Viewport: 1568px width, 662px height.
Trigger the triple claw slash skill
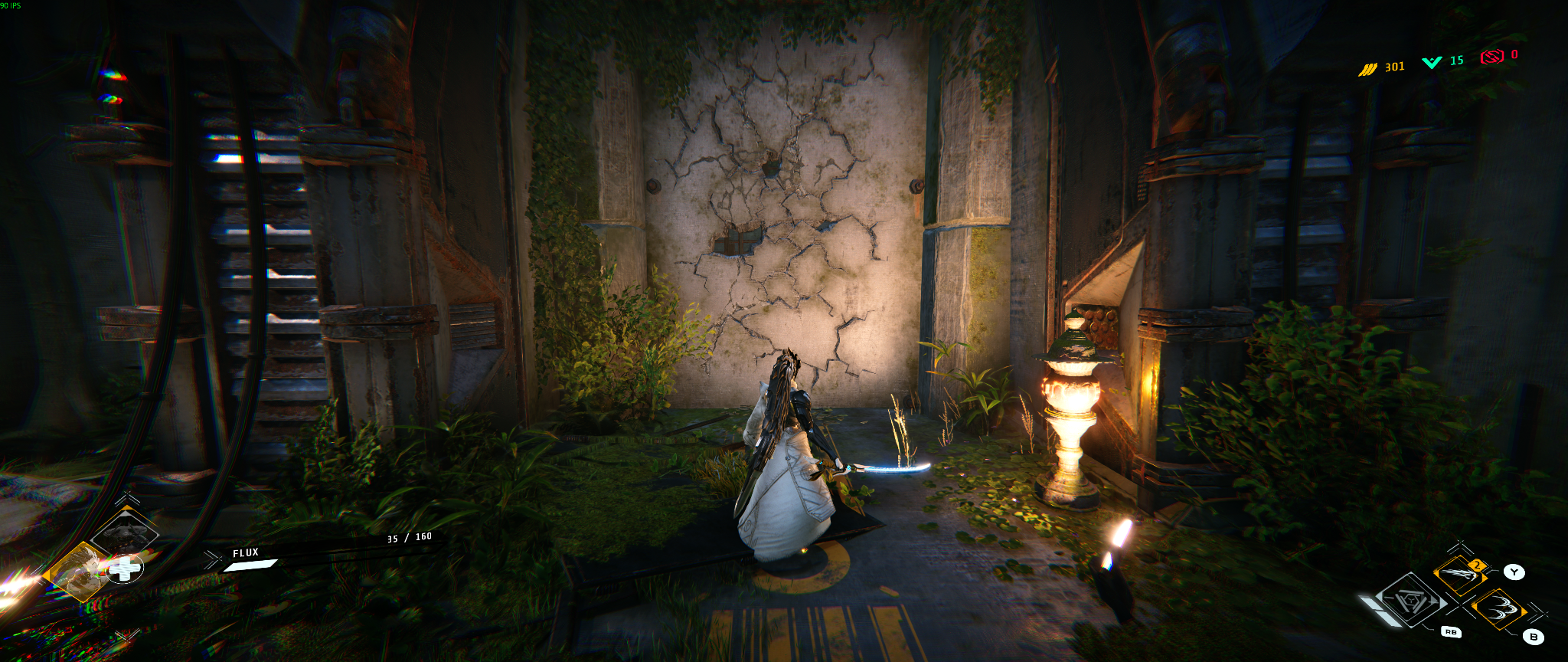(x=1499, y=609)
